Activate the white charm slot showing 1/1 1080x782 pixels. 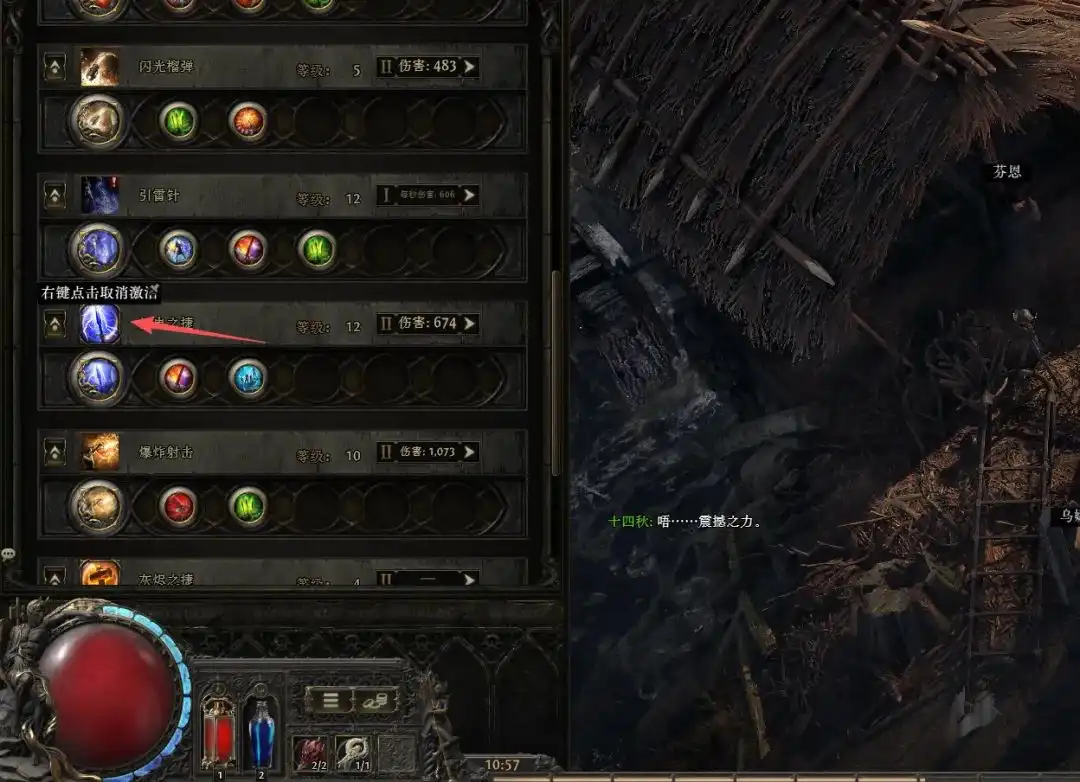(352, 750)
